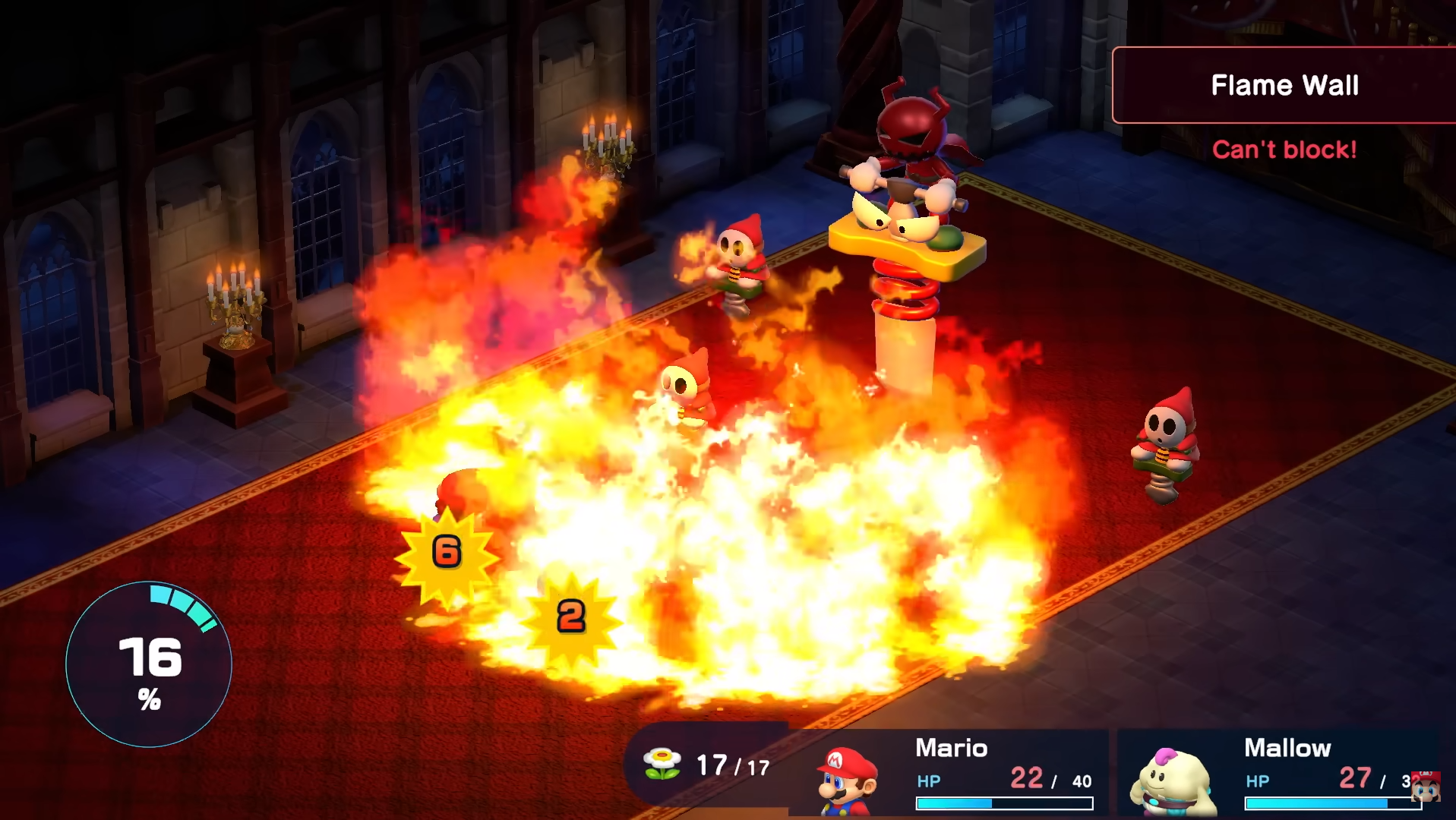Click the Flame Wall attack banner
The height and width of the screenshot is (820, 1456).
click(x=1284, y=85)
